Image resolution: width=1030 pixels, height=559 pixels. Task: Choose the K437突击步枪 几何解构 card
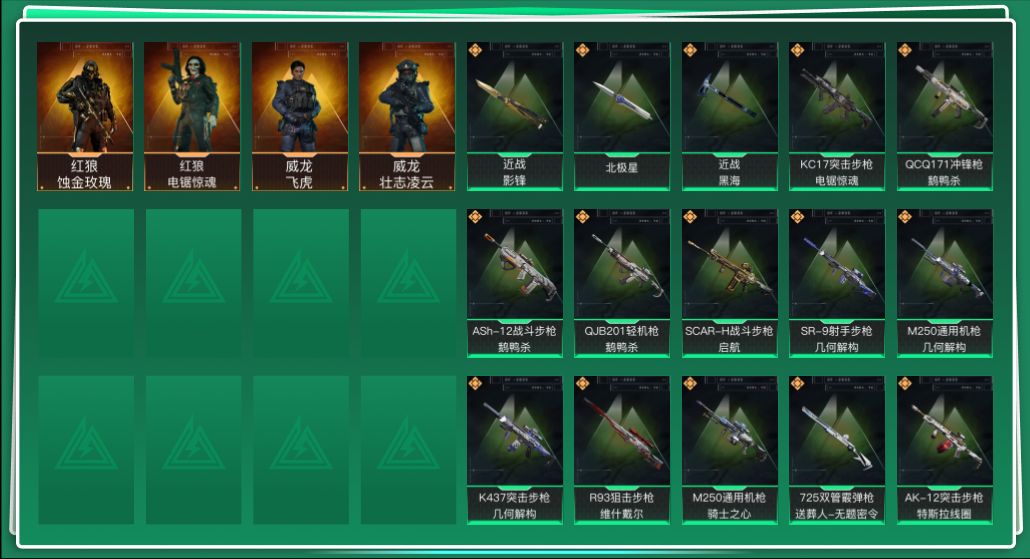[x=514, y=449]
